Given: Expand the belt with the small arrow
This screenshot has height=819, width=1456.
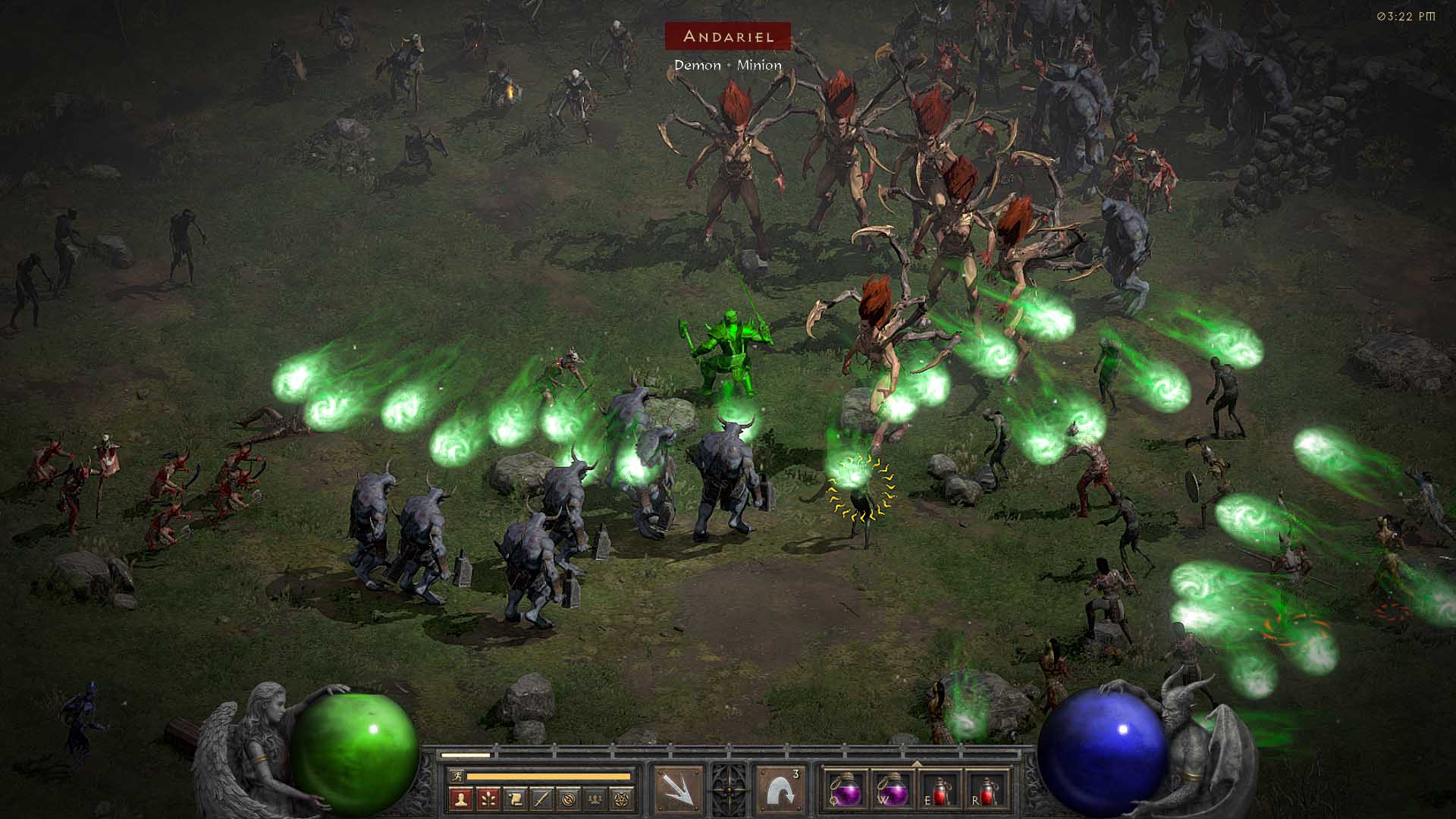Looking at the screenshot, I should (916, 763).
